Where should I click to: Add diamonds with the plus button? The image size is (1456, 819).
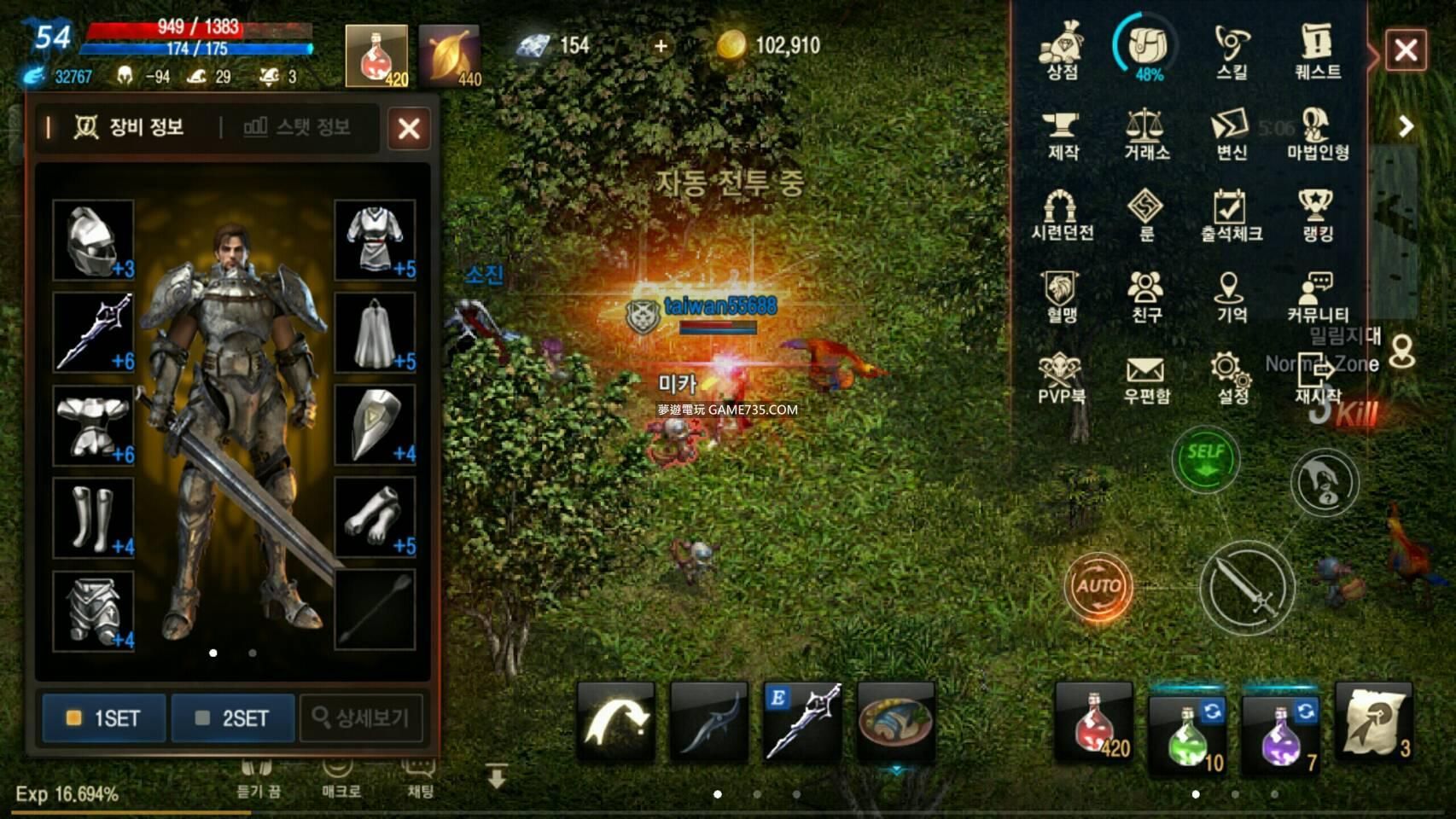click(x=661, y=46)
